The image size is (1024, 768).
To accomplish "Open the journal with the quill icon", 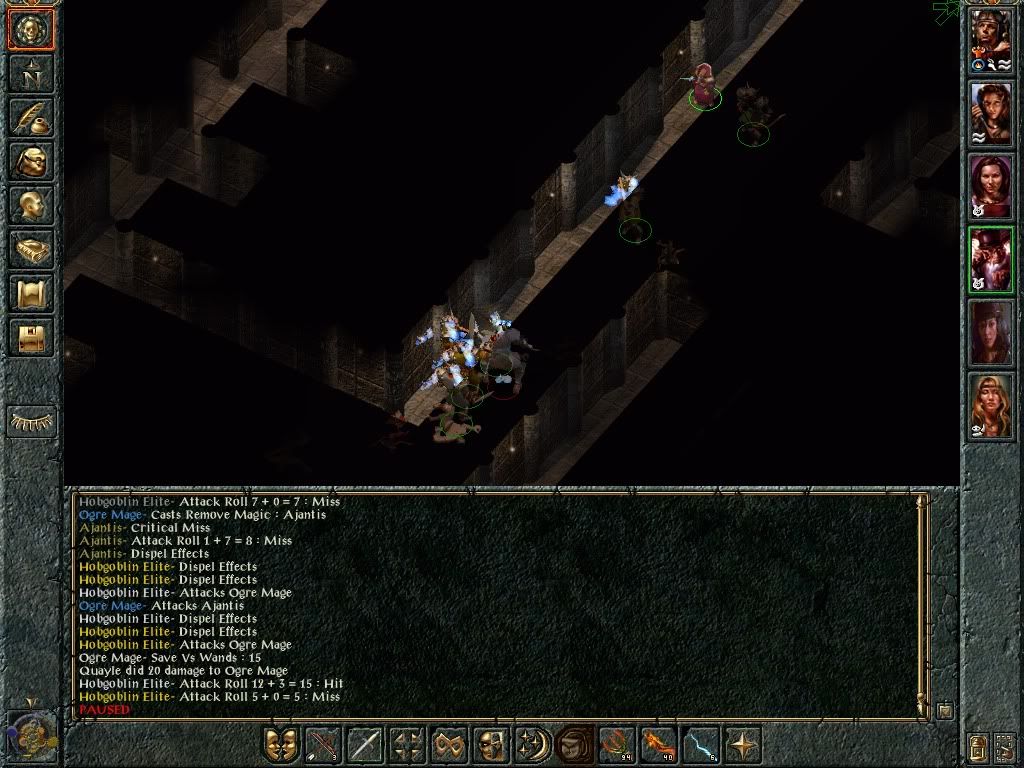I will (31, 118).
